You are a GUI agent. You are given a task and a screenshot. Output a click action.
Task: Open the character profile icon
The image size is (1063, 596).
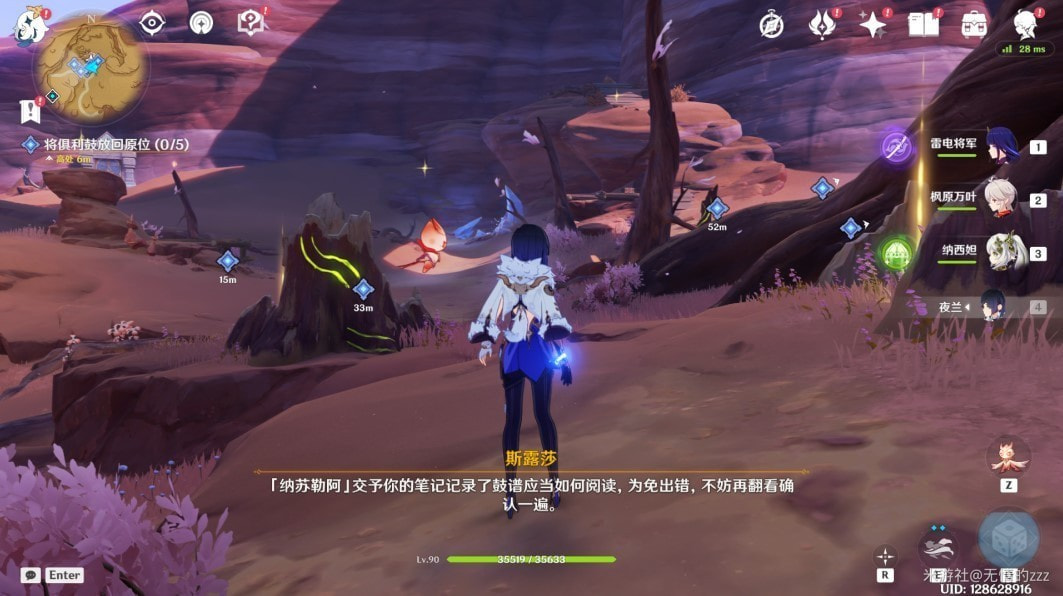coord(1024,24)
